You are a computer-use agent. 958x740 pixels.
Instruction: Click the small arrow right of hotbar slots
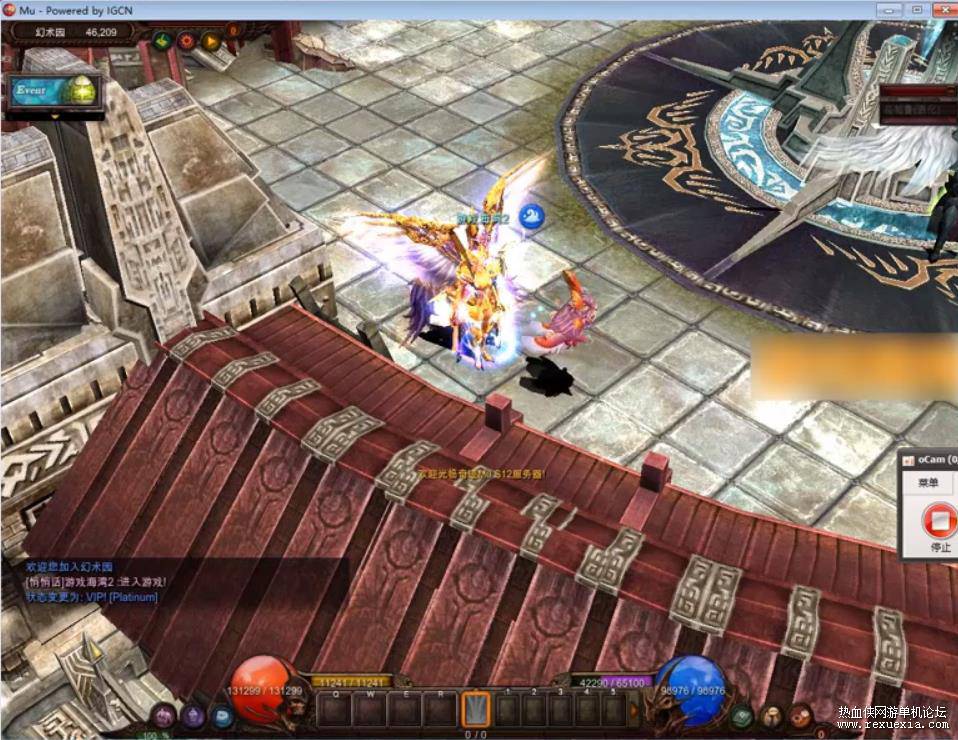pos(633,710)
